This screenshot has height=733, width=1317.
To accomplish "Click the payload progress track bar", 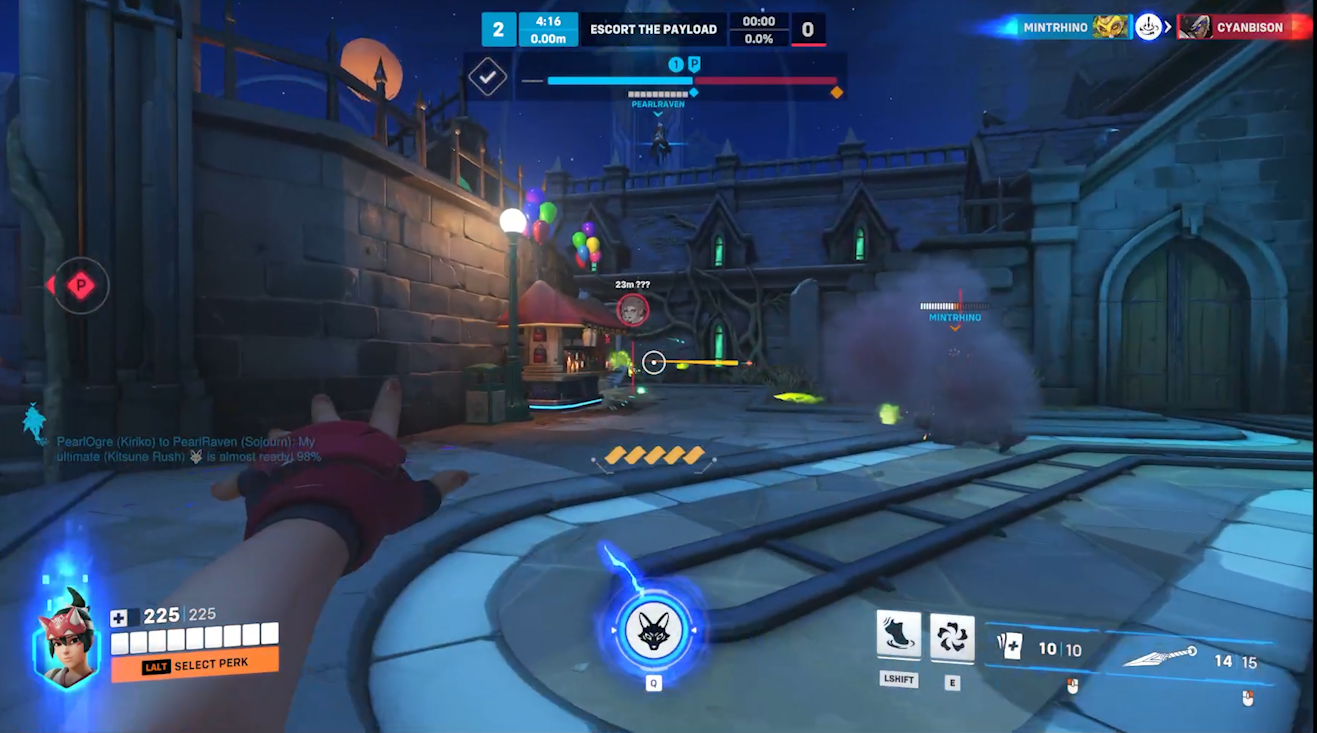I will click(x=692, y=81).
